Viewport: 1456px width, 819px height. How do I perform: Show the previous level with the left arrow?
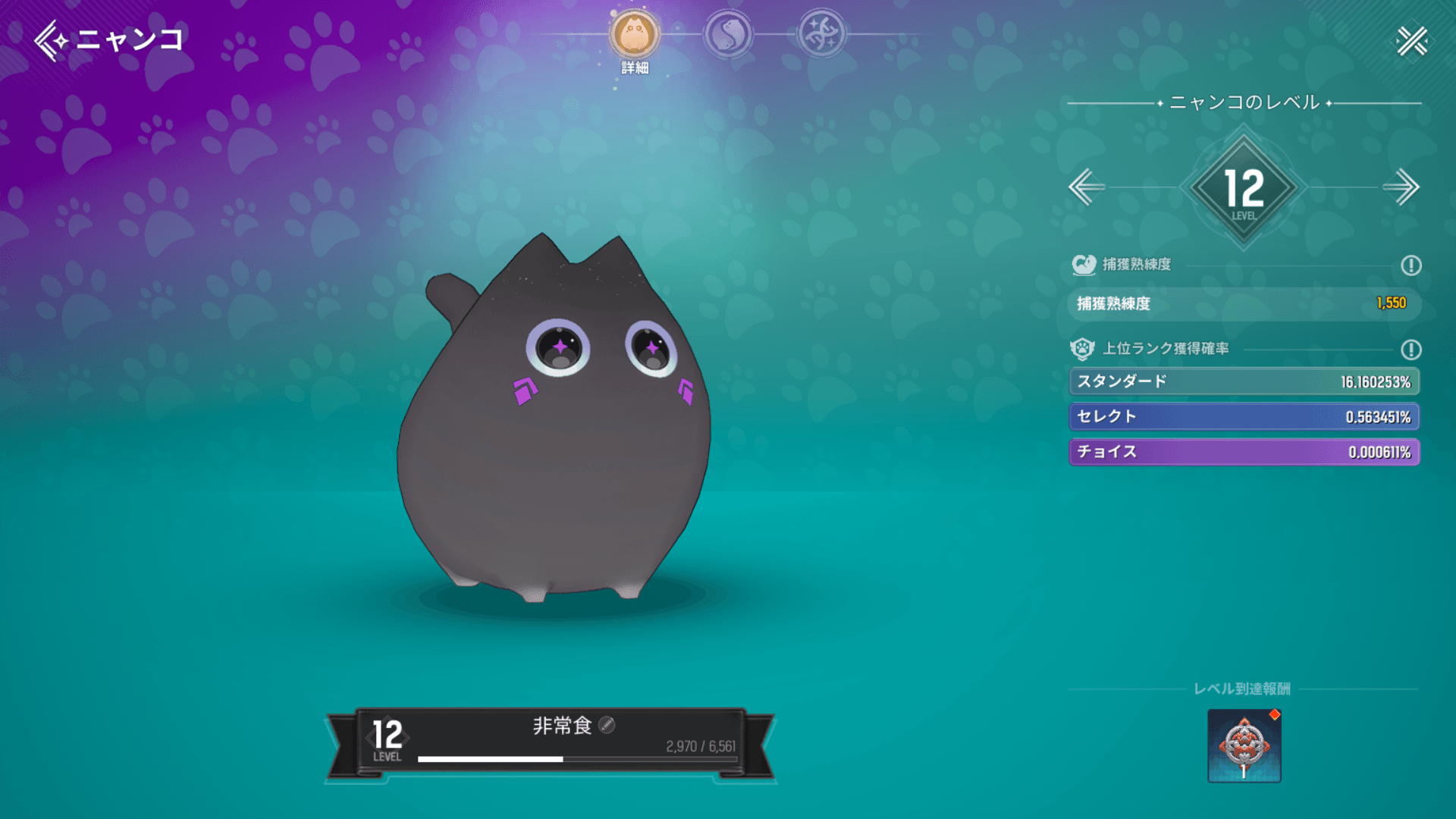(1087, 187)
